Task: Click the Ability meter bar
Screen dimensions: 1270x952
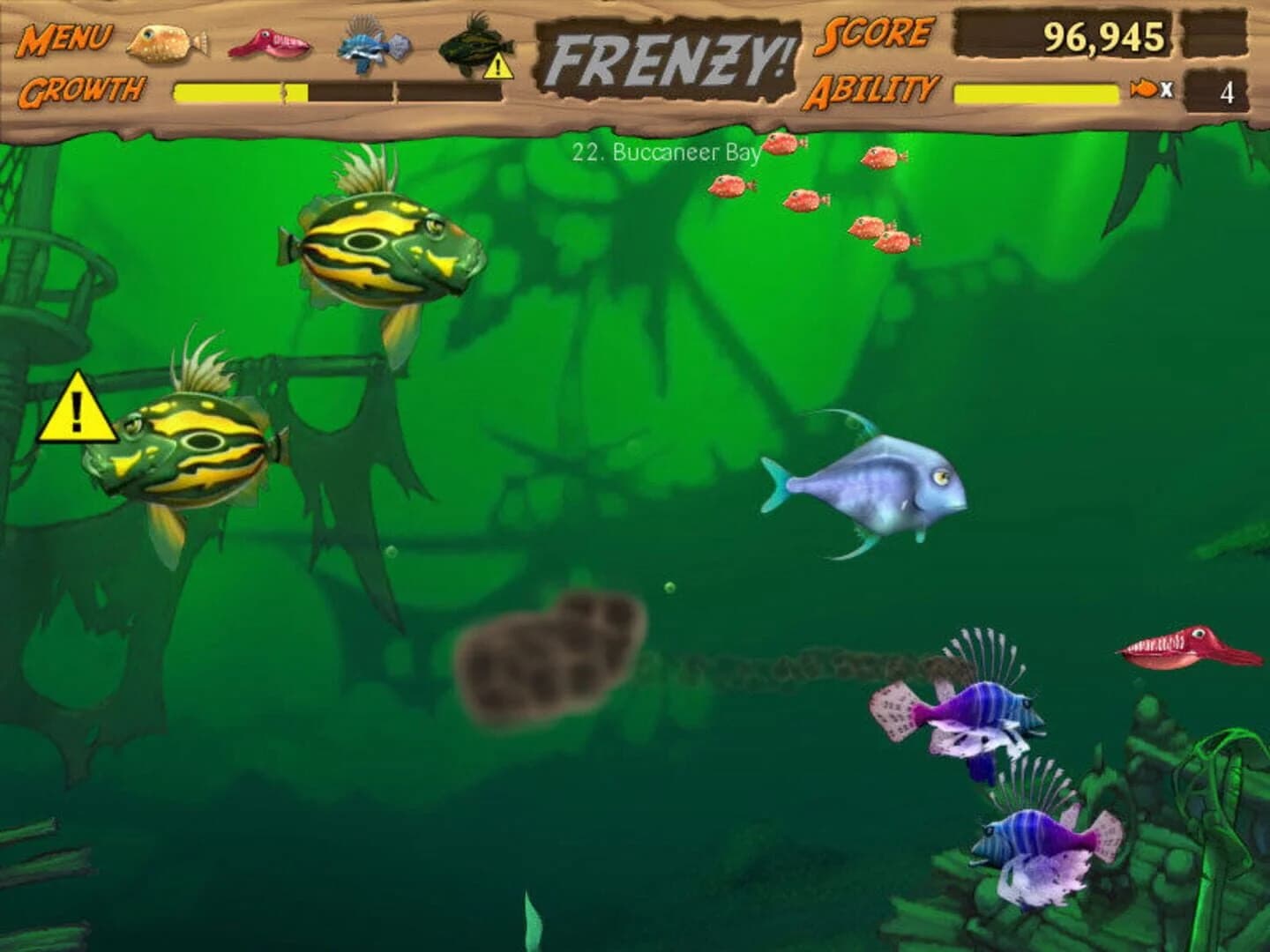Action: (x=1036, y=88)
